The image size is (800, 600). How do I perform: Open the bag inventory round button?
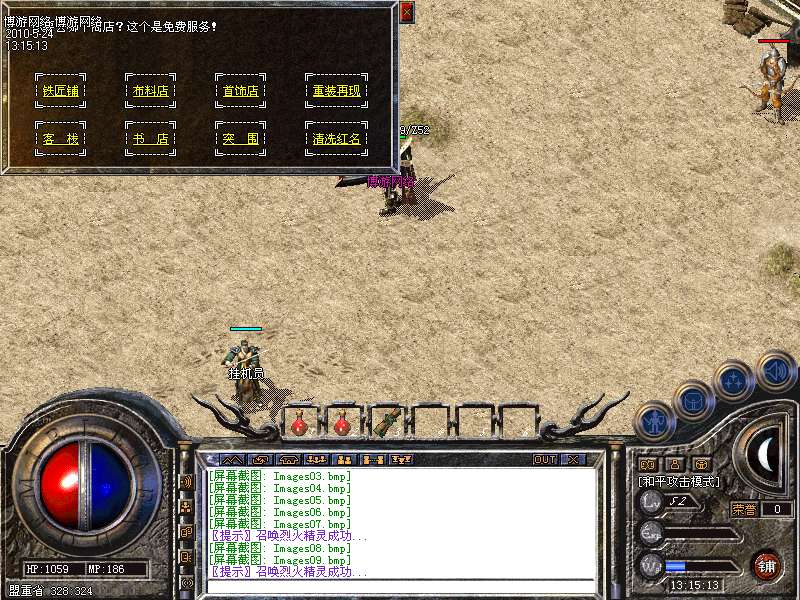(693, 400)
